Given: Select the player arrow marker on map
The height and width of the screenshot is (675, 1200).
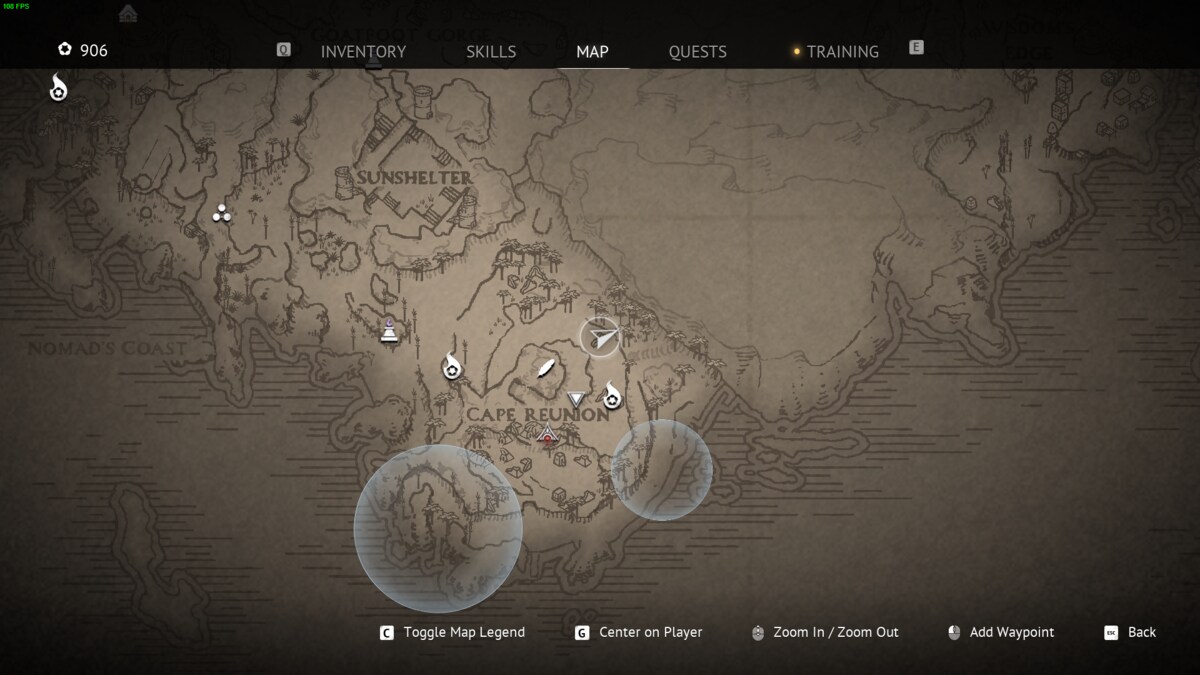Looking at the screenshot, I should [599, 337].
